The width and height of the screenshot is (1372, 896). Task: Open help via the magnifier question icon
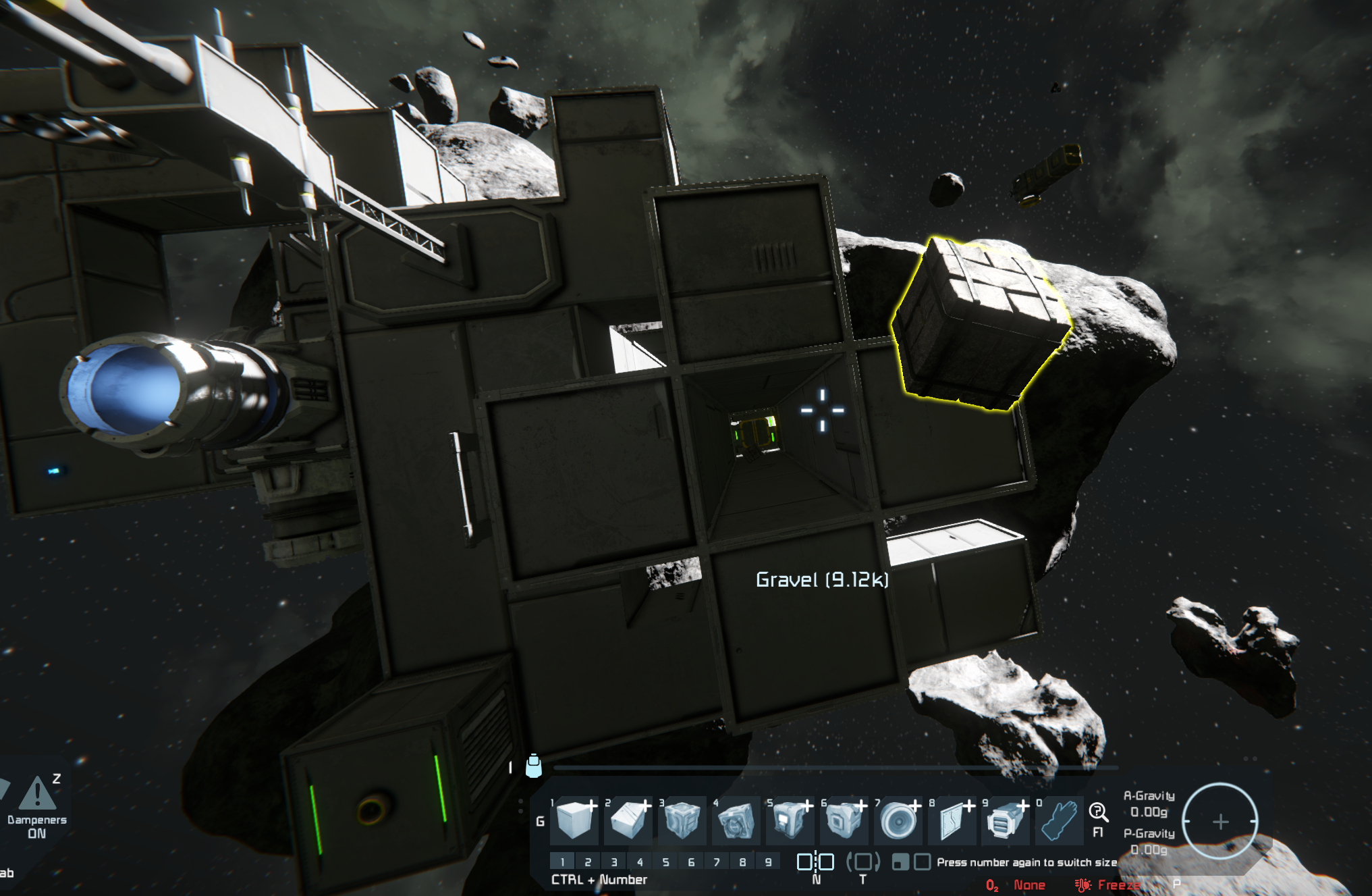coord(1098,812)
